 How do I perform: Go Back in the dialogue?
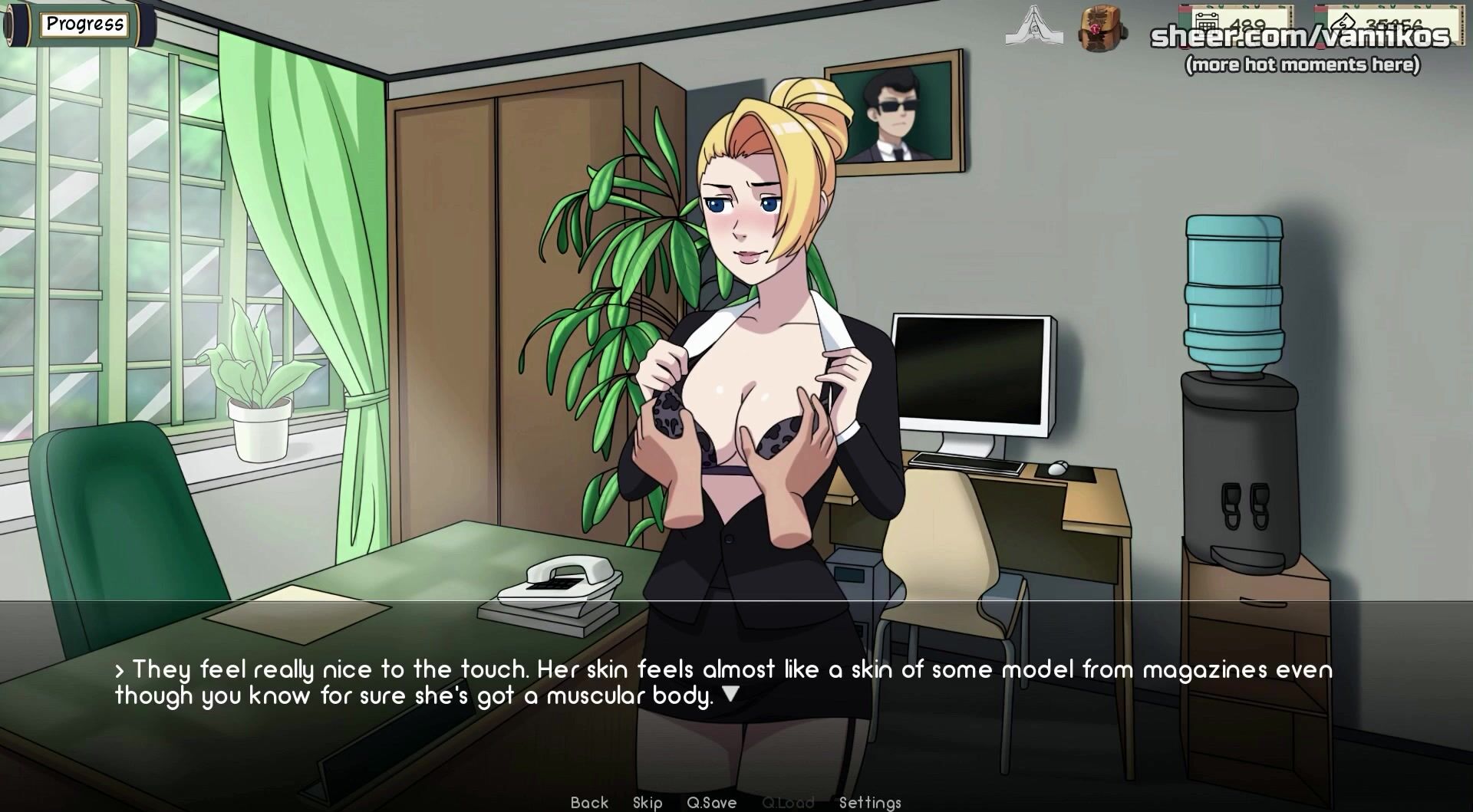(589, 802)
